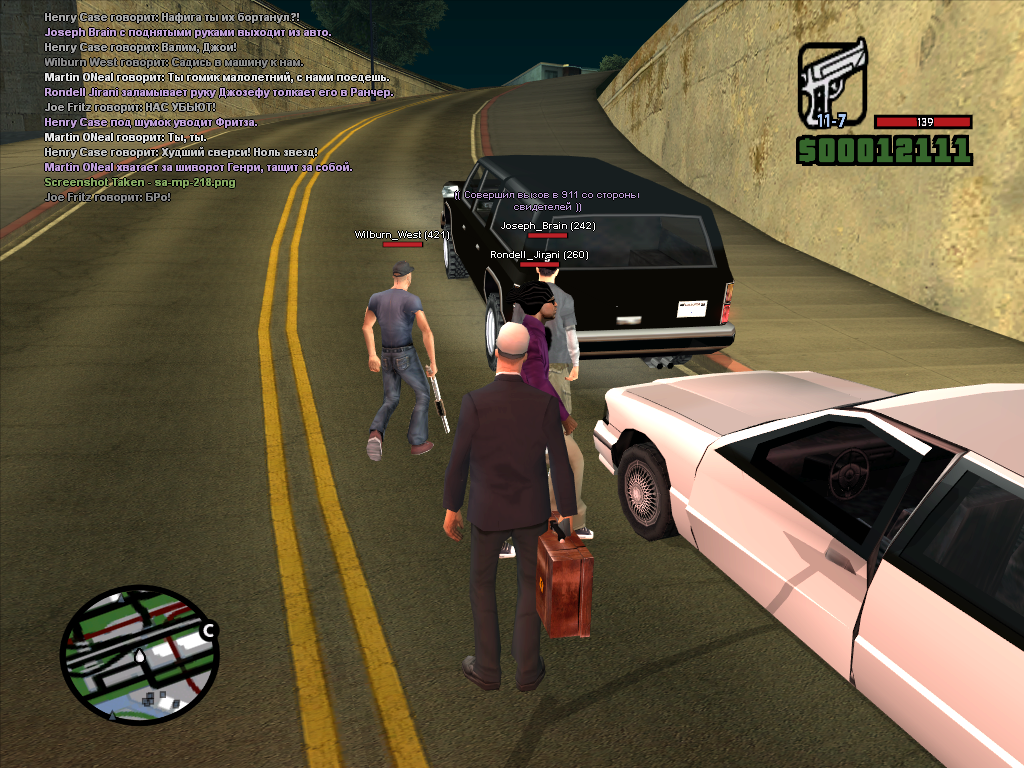This screenshot has height=768, width=1024.
Task: Select the "Screenshot Taken" chat line
Action: pos(139,182)
